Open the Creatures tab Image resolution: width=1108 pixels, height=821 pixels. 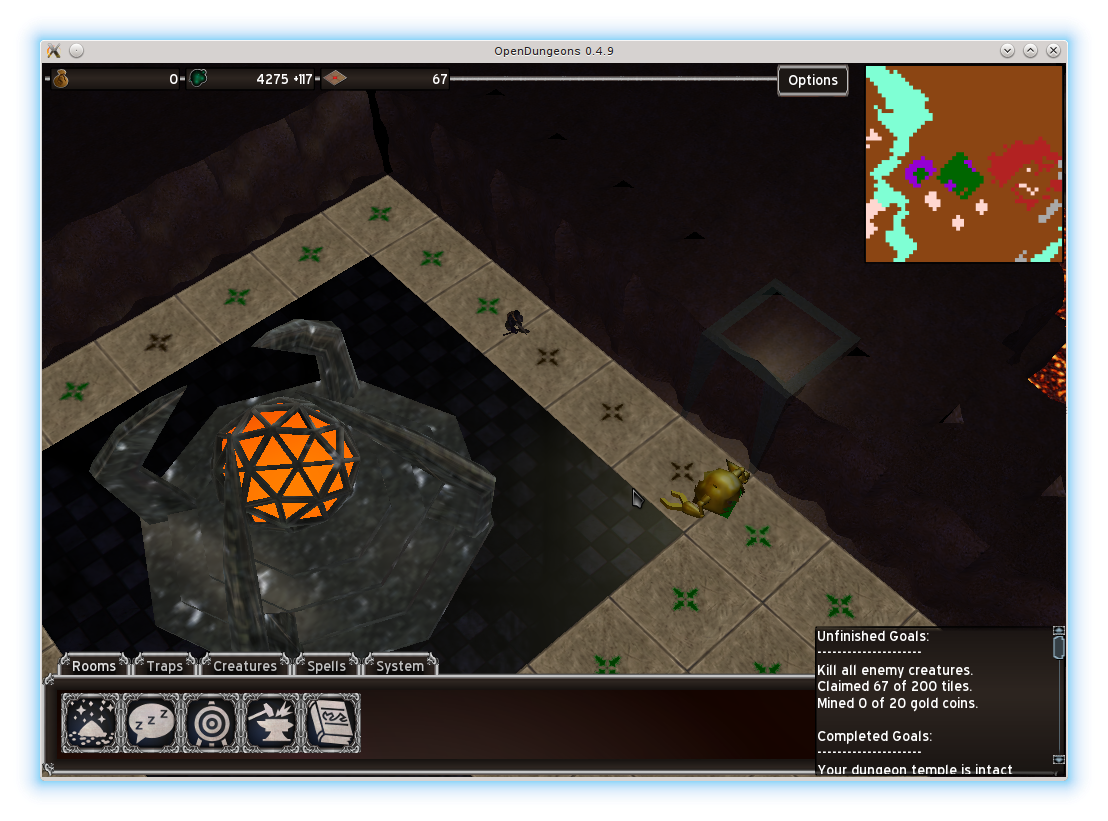coord(245,666)
